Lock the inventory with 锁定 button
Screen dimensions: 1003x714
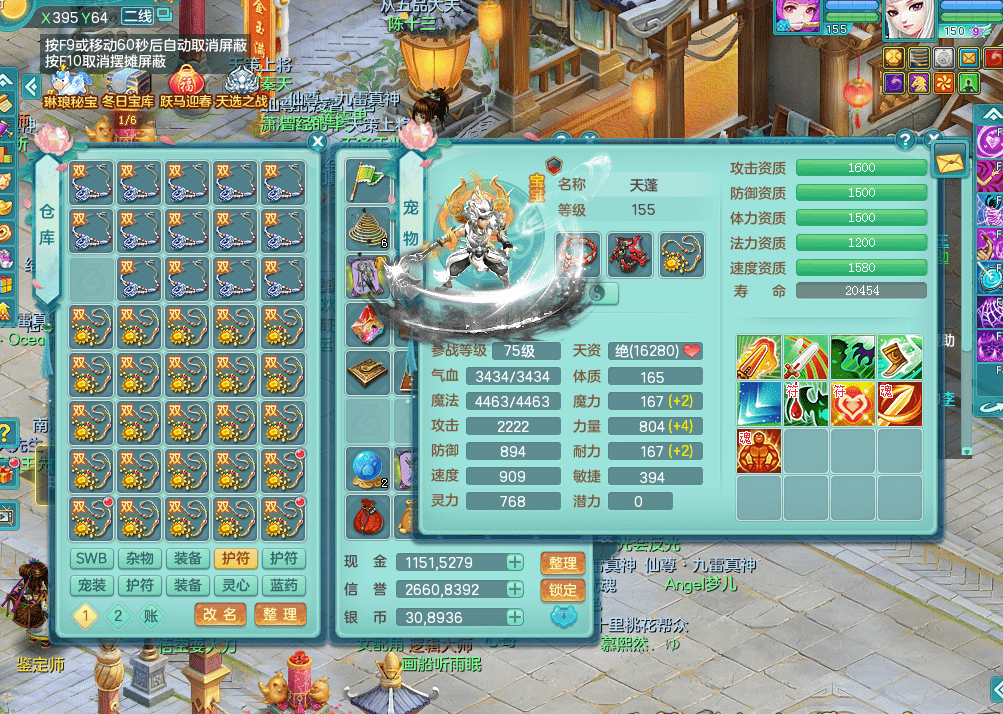click(x=563, y=590)
